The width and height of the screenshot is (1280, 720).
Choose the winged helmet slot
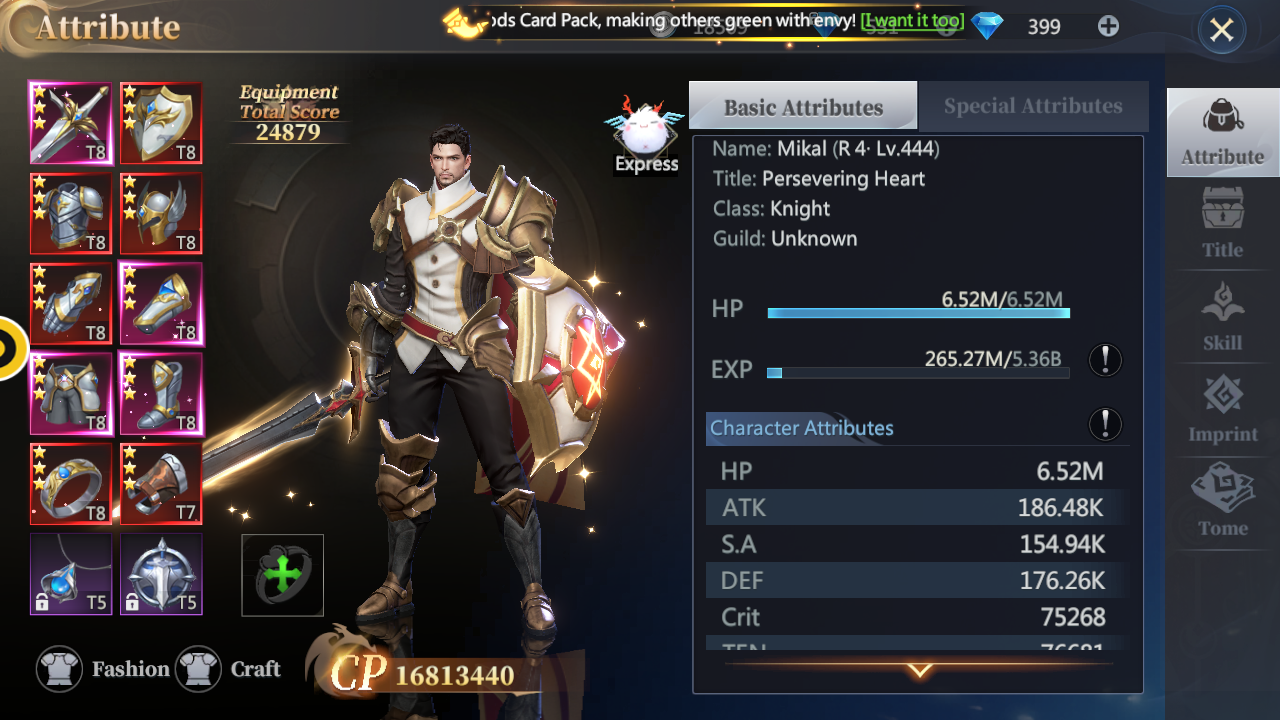[x=161, y=213]
